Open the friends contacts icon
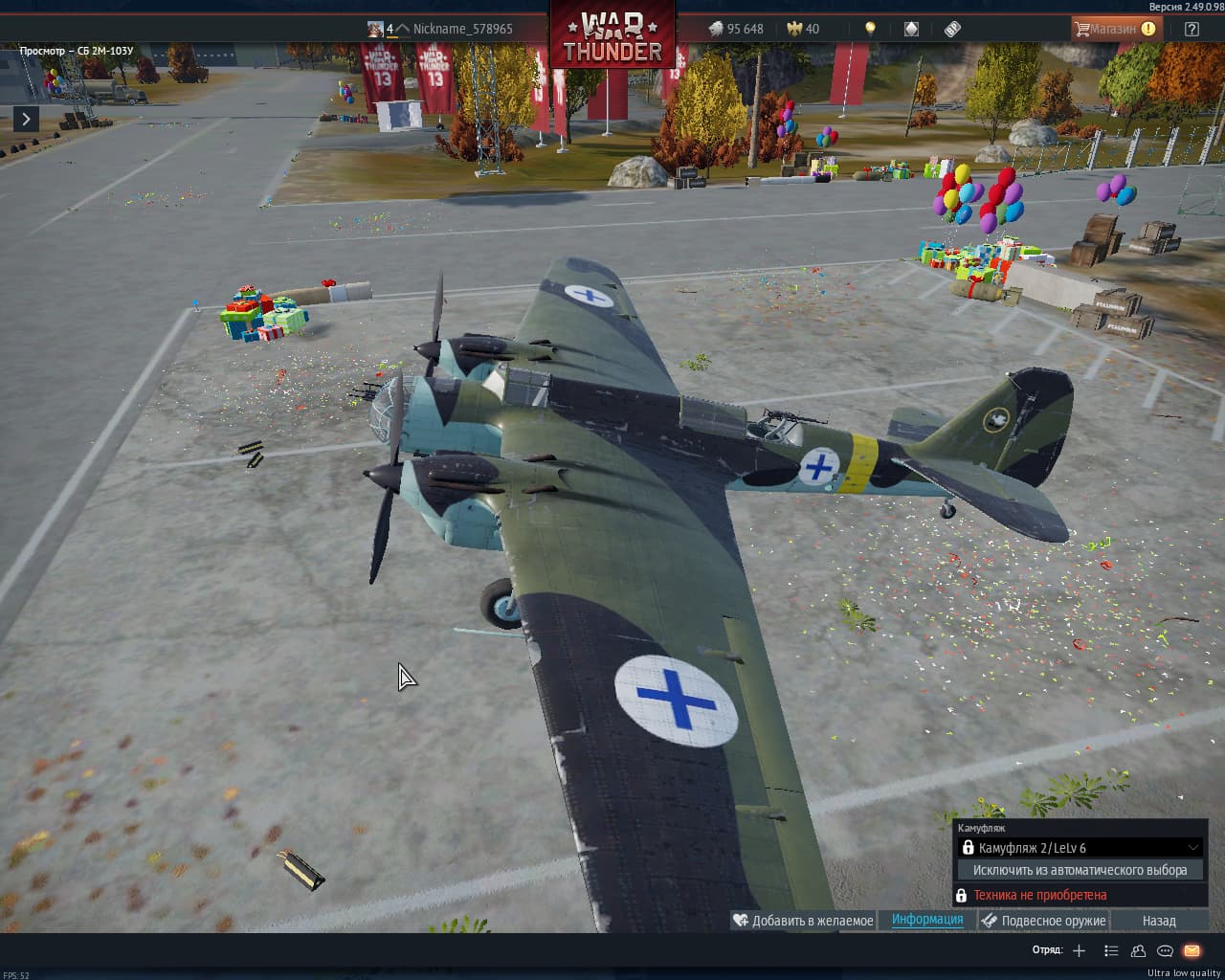Viewport: 1225px width, 980px height. click(x=1138, y=950)
